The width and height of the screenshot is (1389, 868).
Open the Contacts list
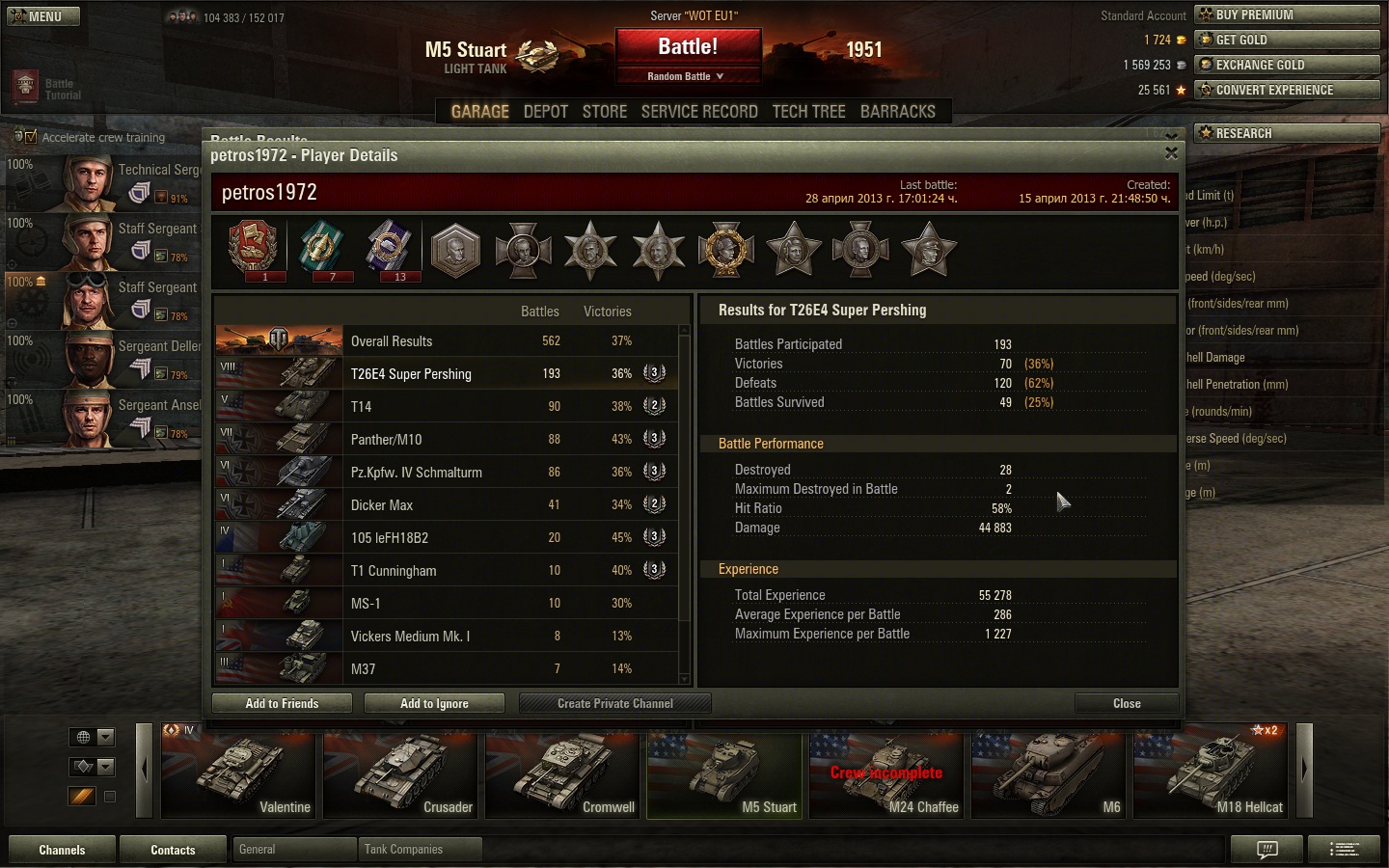pos(173,850)
